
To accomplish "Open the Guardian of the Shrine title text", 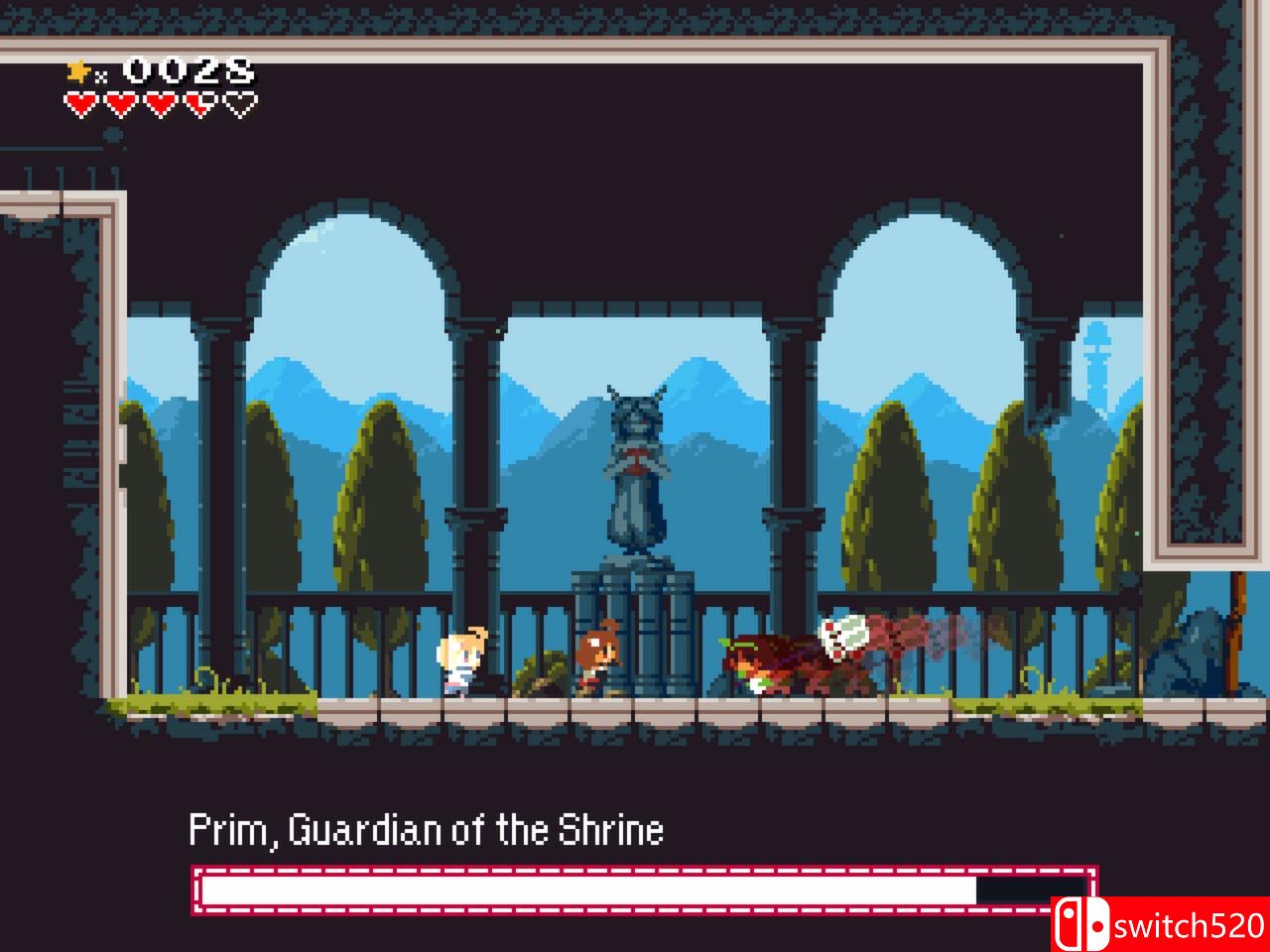I will [427, 831].
